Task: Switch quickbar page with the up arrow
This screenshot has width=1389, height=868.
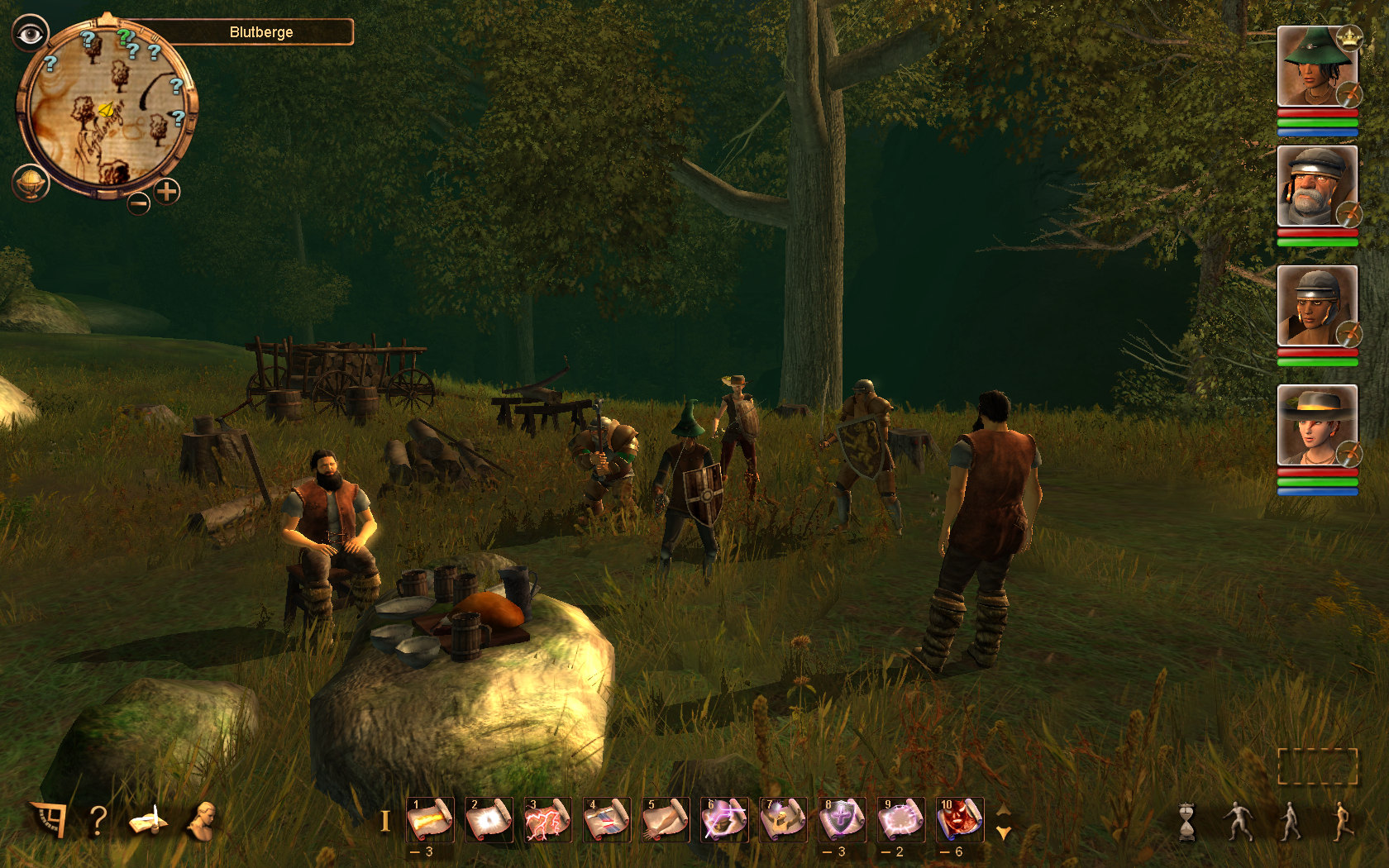Action: point(1004,810)
